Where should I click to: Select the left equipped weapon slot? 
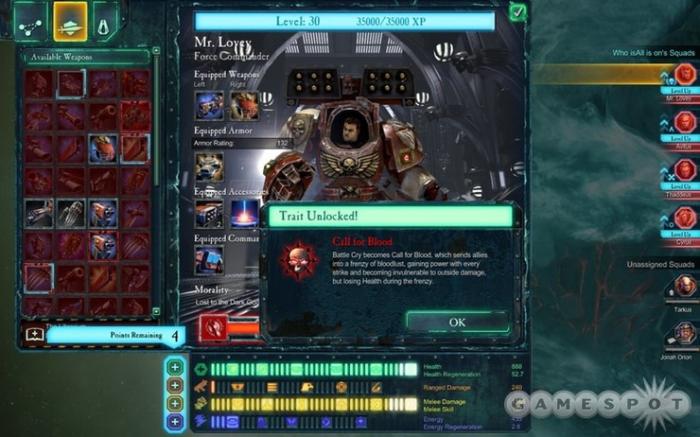click(209, 106)
